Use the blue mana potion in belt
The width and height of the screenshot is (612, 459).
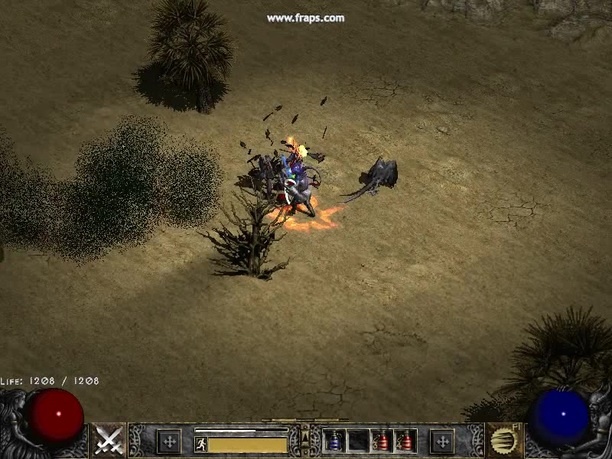coord(334,441)
